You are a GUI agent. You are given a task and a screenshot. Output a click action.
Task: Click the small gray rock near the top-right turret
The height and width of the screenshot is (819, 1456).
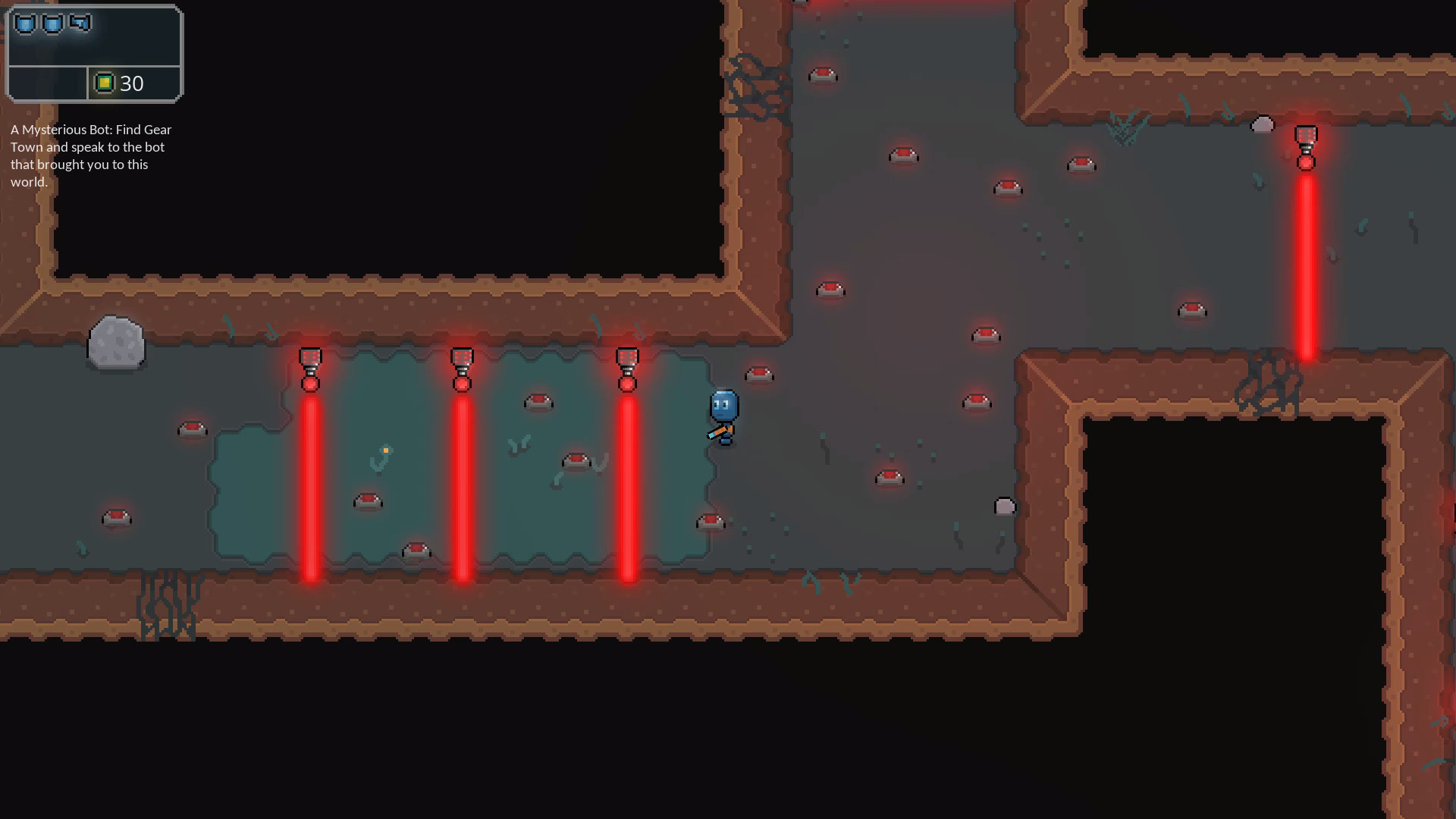1261,125
